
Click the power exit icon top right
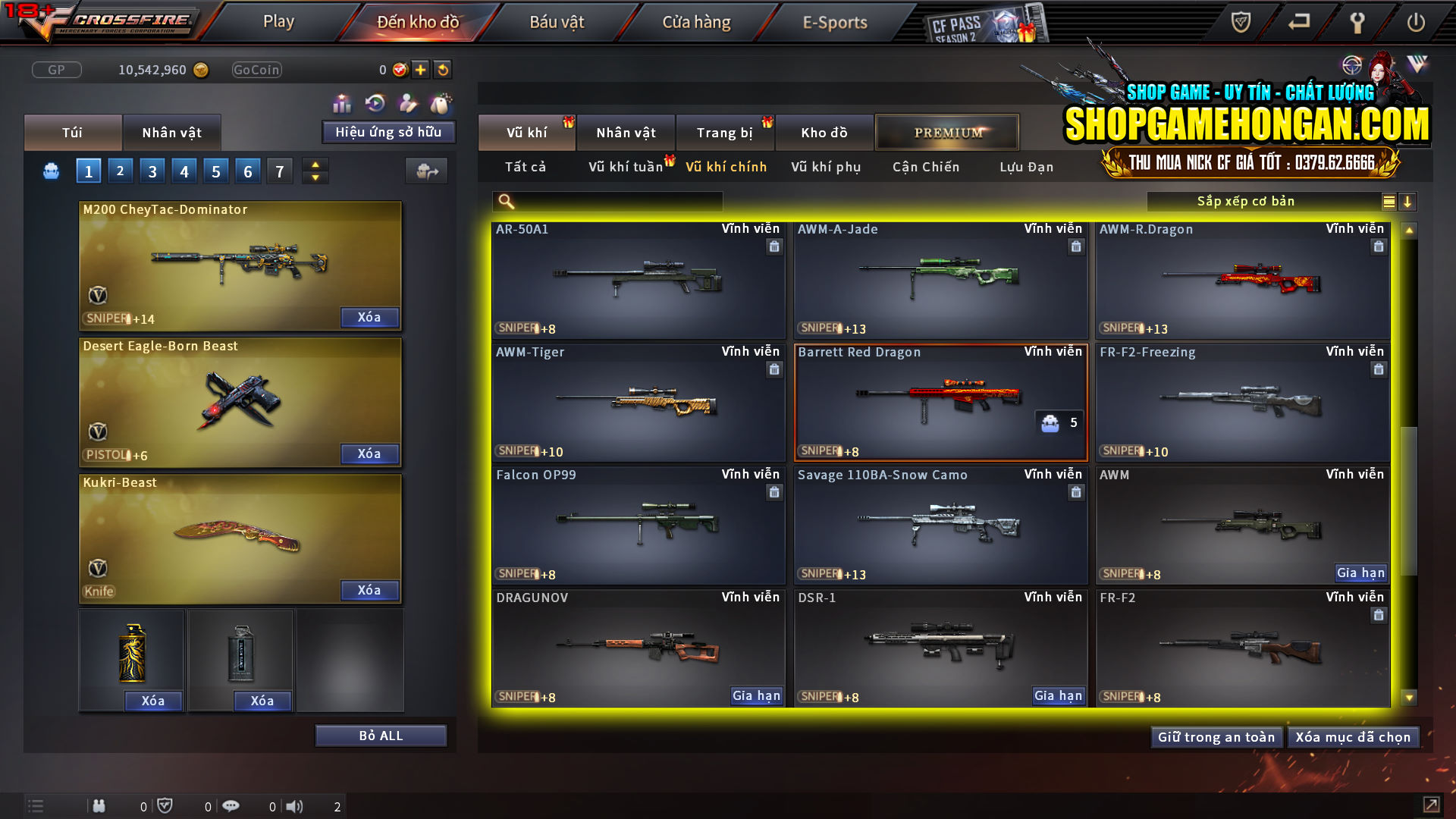click(x=1417, y=22)
